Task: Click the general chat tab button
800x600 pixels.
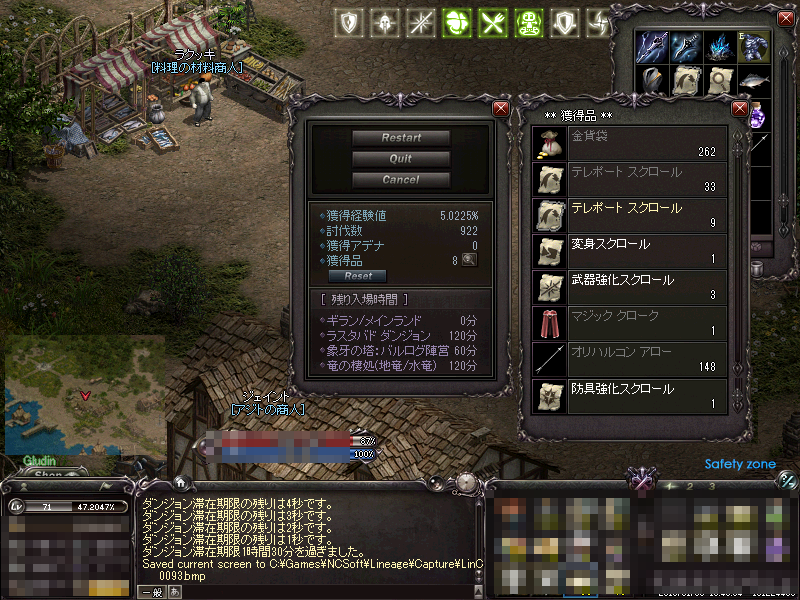Action: coord(154,592)
